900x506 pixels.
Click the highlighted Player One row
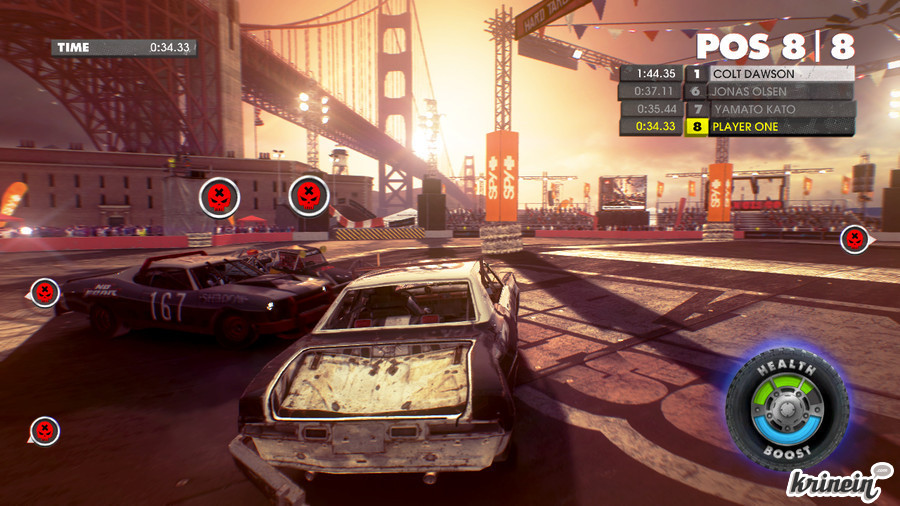[x=737, y=127]
